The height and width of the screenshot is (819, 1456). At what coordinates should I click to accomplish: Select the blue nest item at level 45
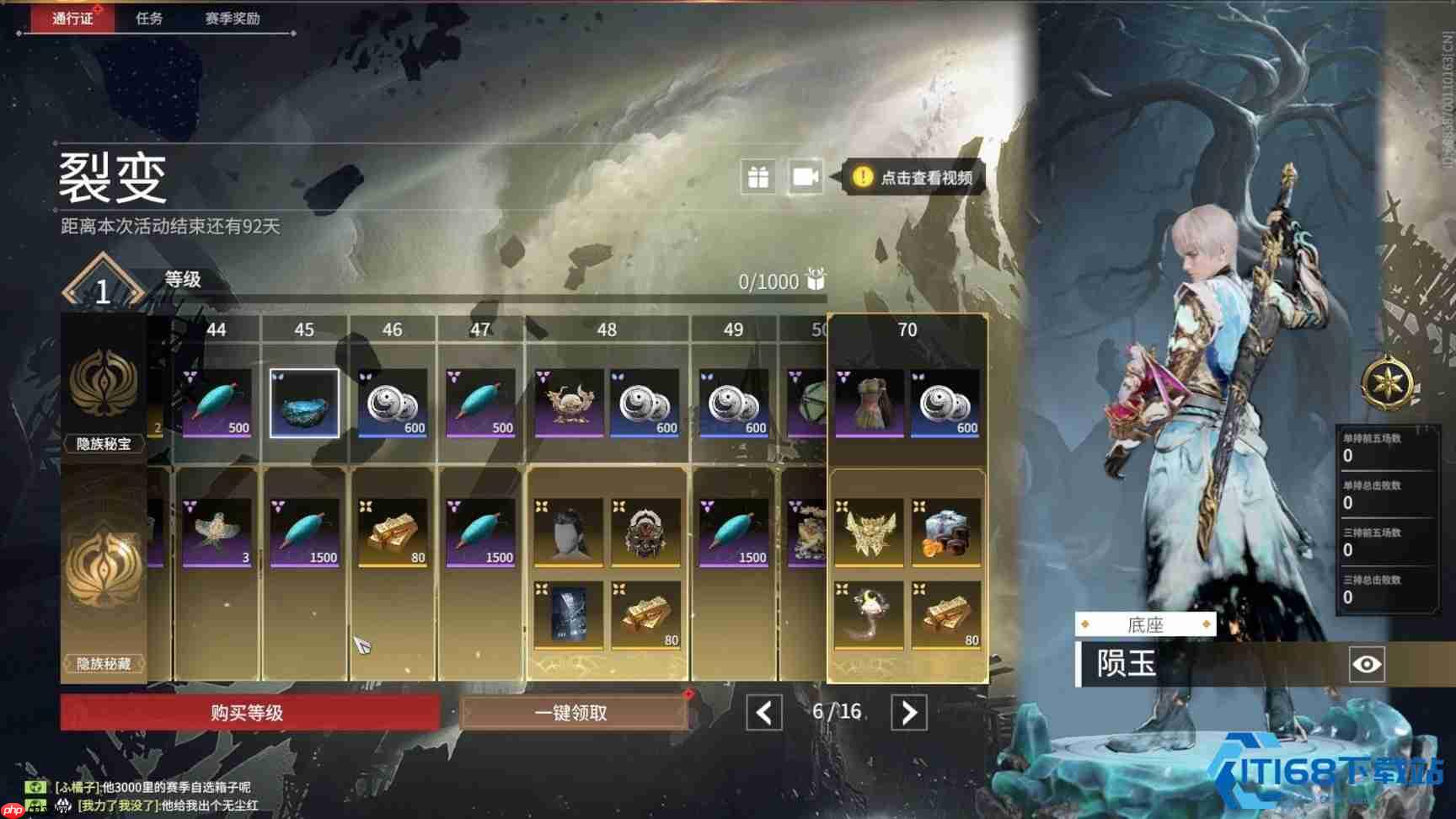[304, 402]
